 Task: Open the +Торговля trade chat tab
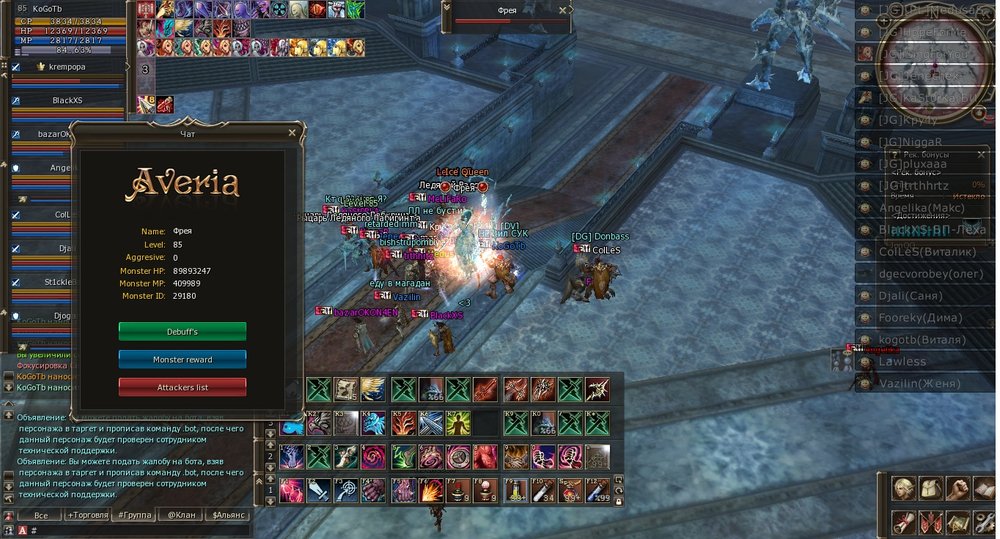[x=87, y=515]
